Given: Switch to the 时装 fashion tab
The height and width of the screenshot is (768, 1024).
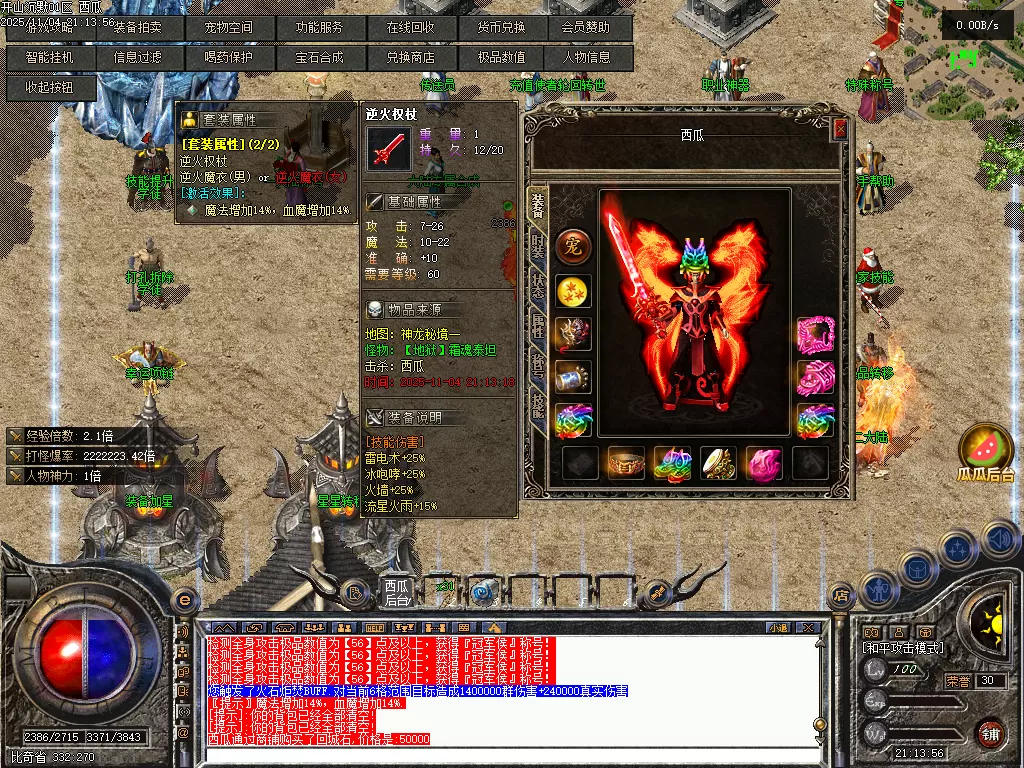Looking at the screenshot, I should click(x=538, y=245).
